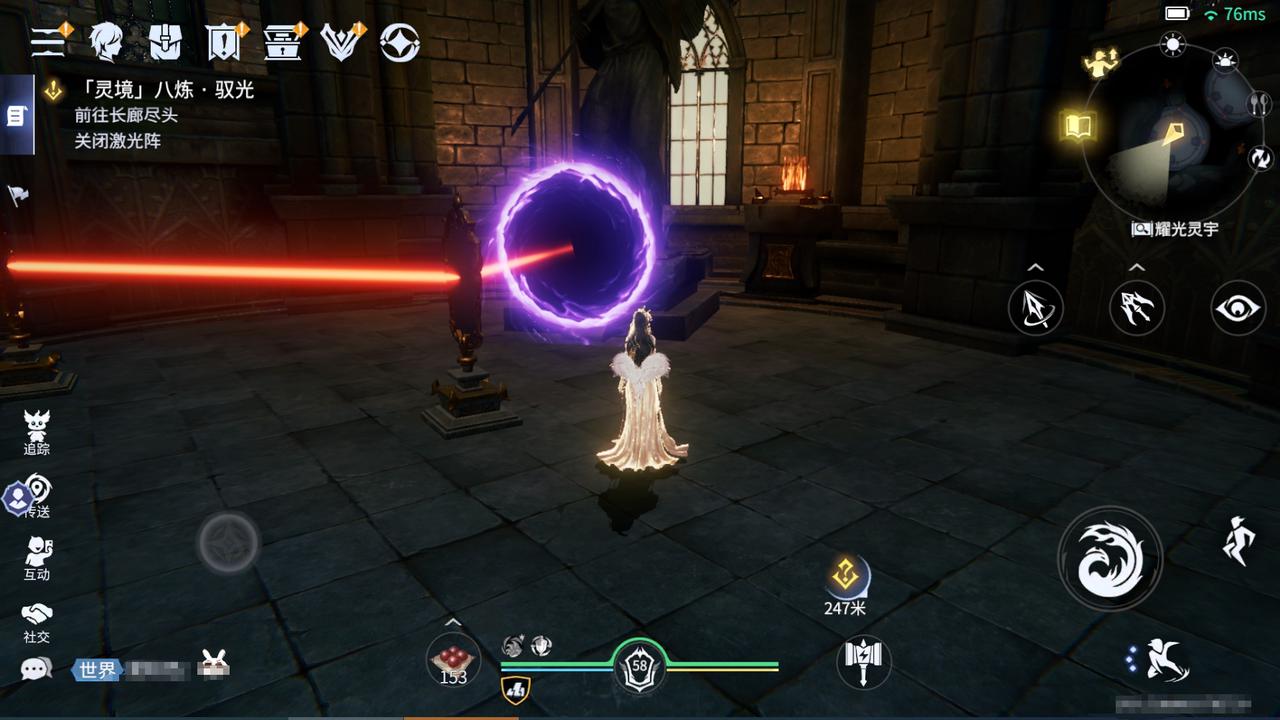
Task: Use the red berries consumable slot
Action: 453,660
